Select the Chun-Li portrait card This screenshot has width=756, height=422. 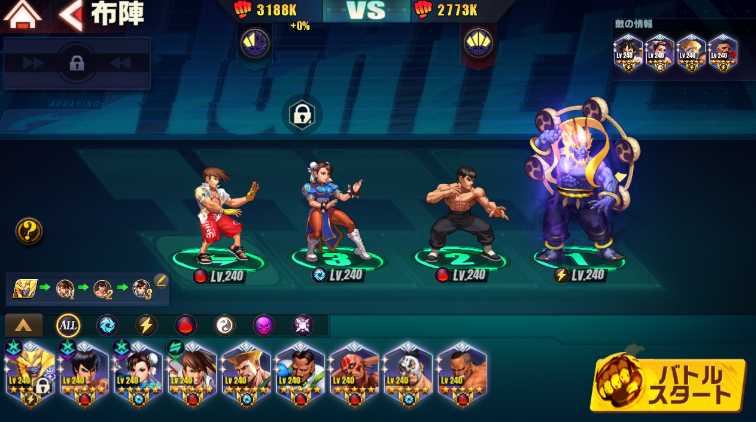click(x=138, y=376)
